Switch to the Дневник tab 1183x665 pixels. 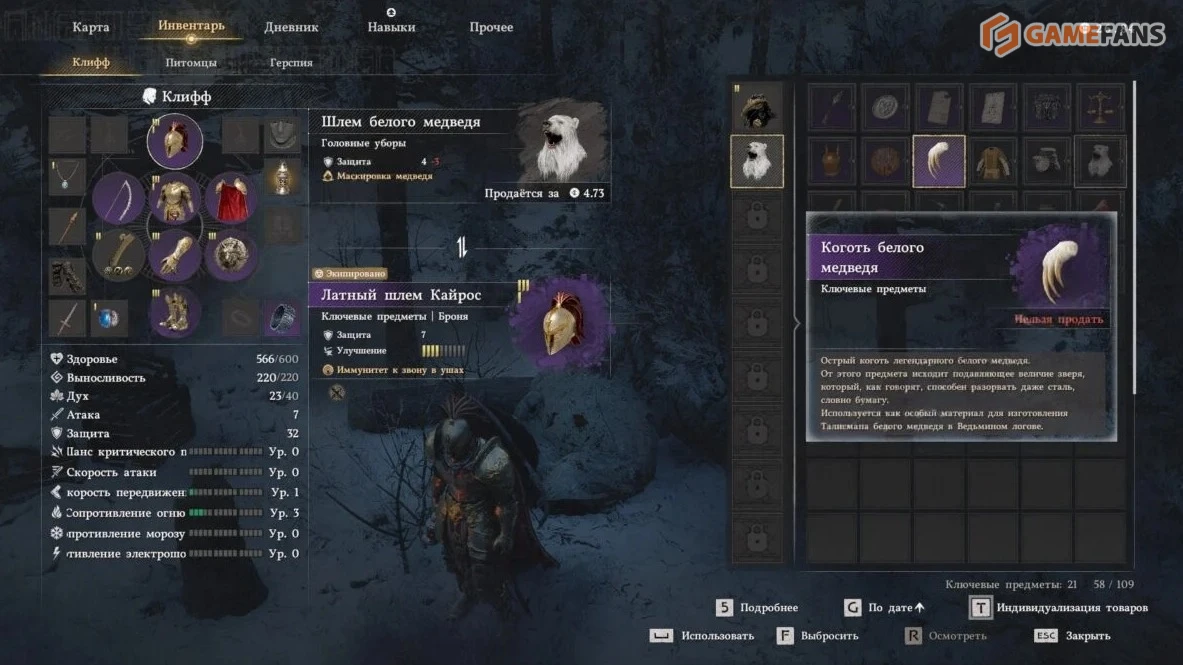(291, 27)
